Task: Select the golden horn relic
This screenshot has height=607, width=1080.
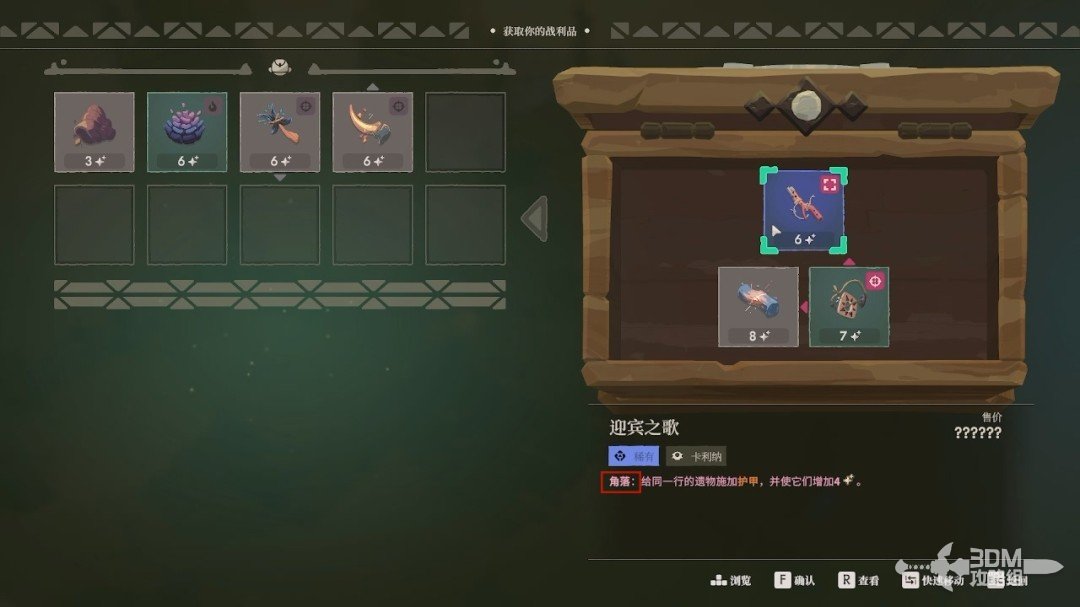Action: click(373, 132)
